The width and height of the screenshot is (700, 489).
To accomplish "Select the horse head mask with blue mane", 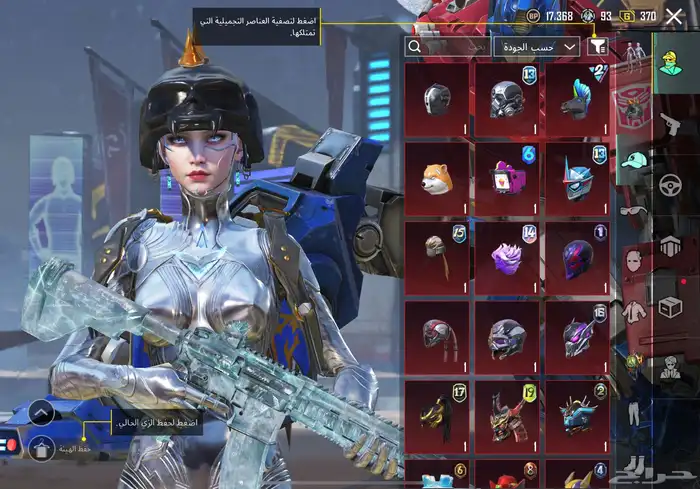I will coord(577,100).
